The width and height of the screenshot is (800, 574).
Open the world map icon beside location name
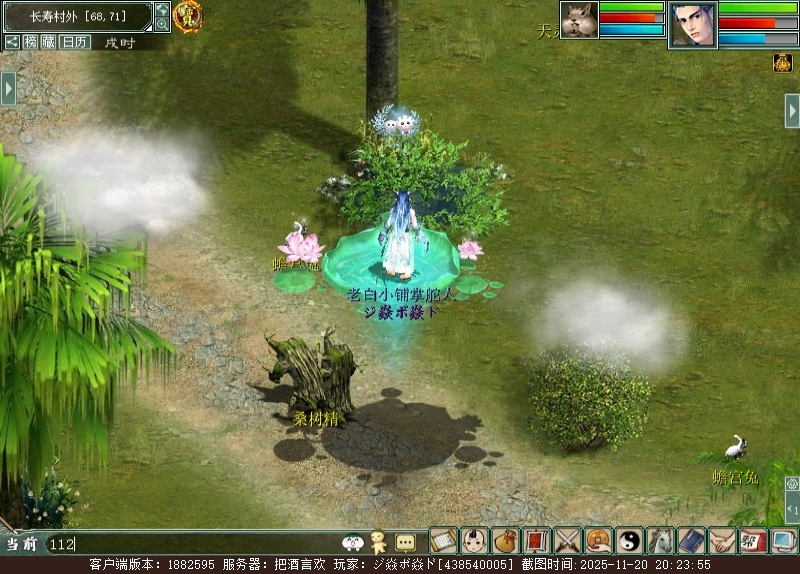tap(162, 9)
